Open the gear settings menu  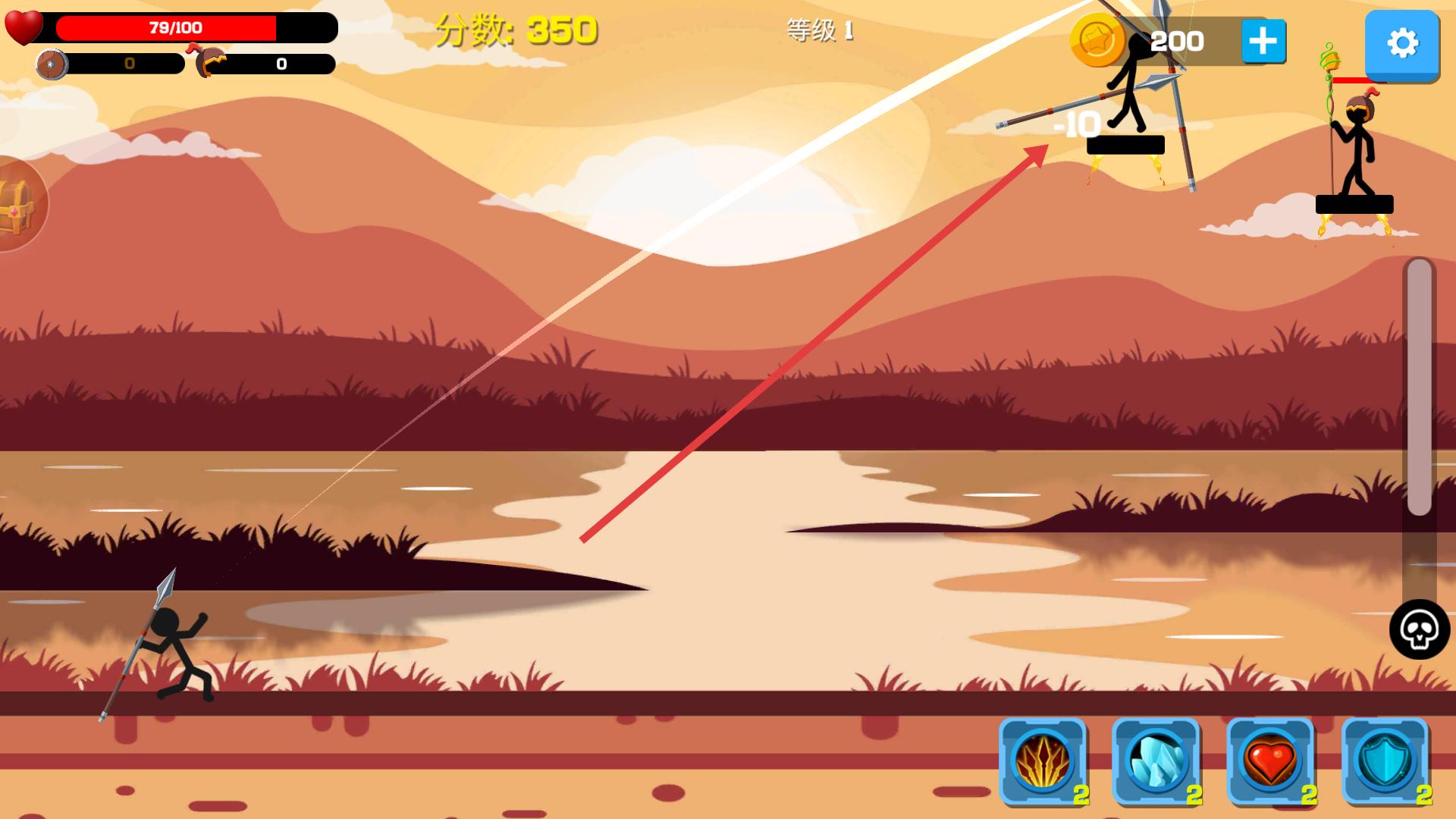pos(1401,44)
